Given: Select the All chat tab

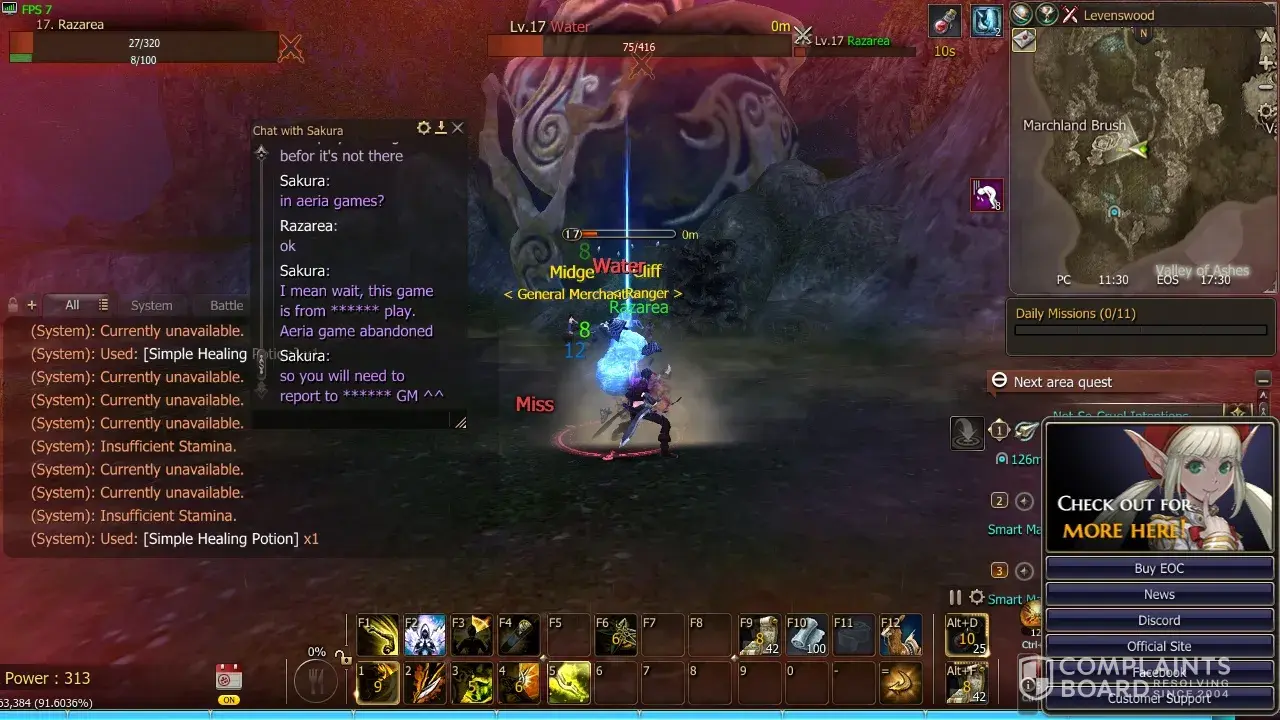Looking at the screenshot, I should click(x=72, y=305).
